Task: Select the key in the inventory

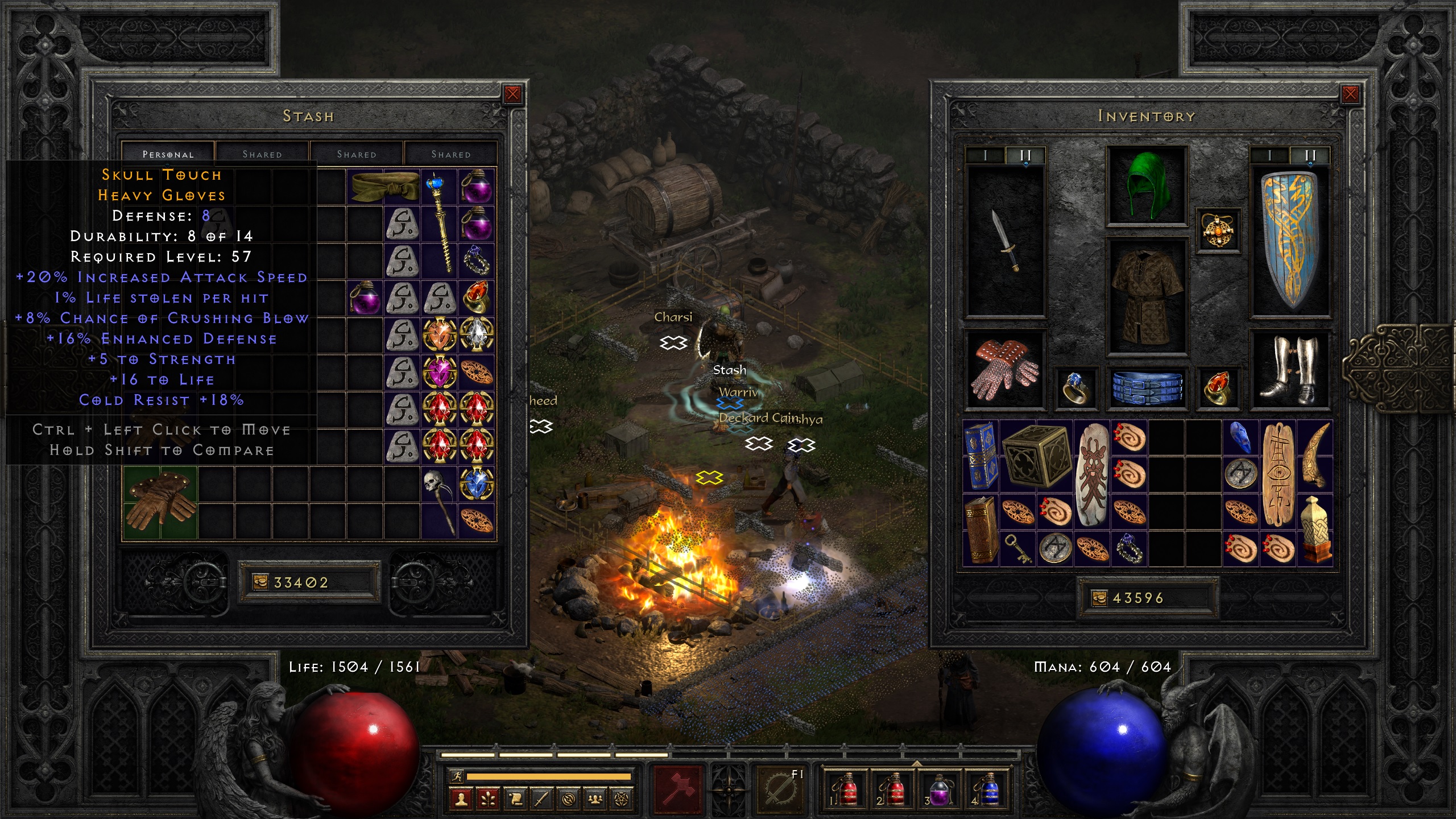Action: [x=1017, y=549]
